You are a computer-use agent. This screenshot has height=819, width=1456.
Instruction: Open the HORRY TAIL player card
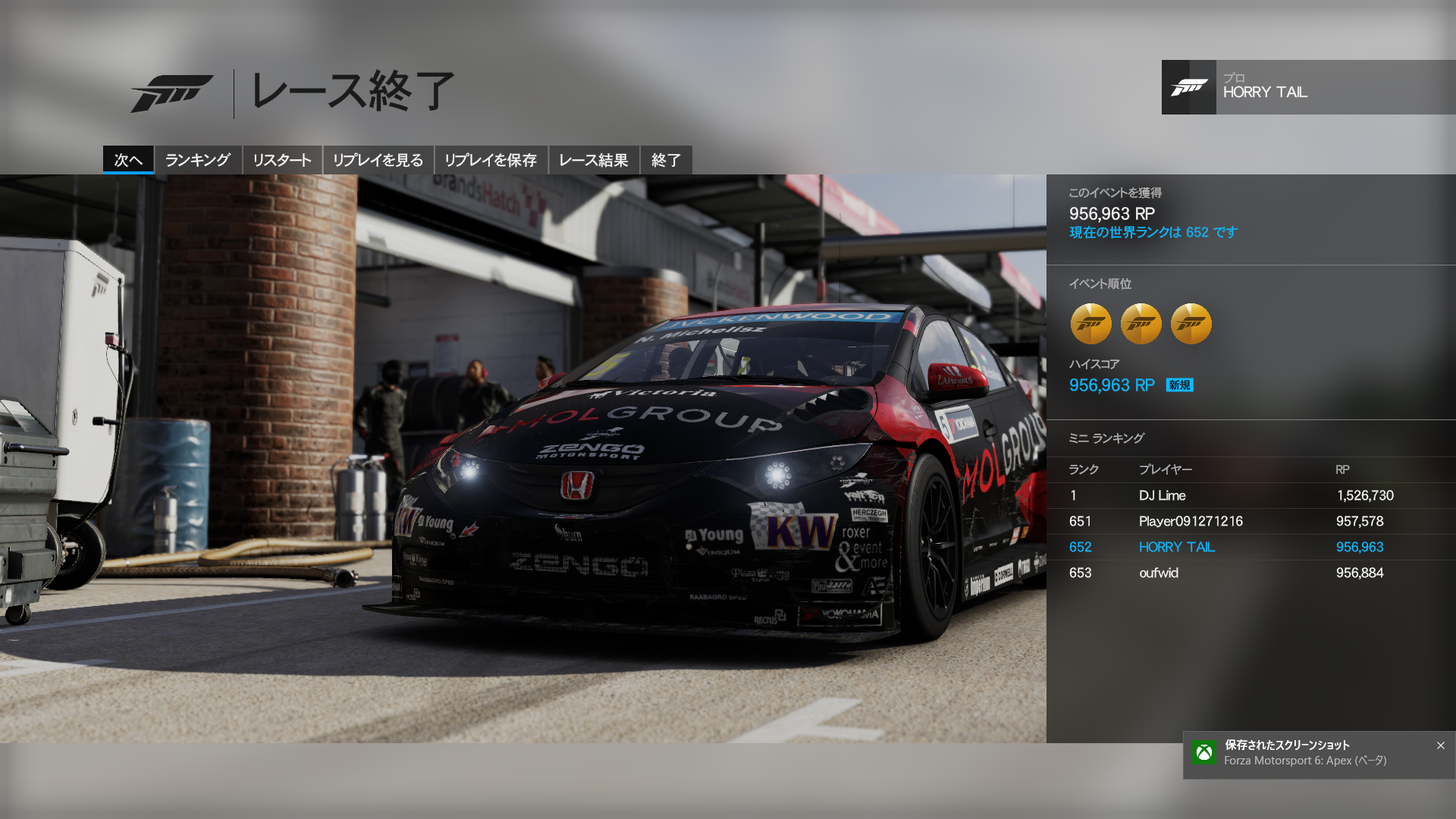1308,87
